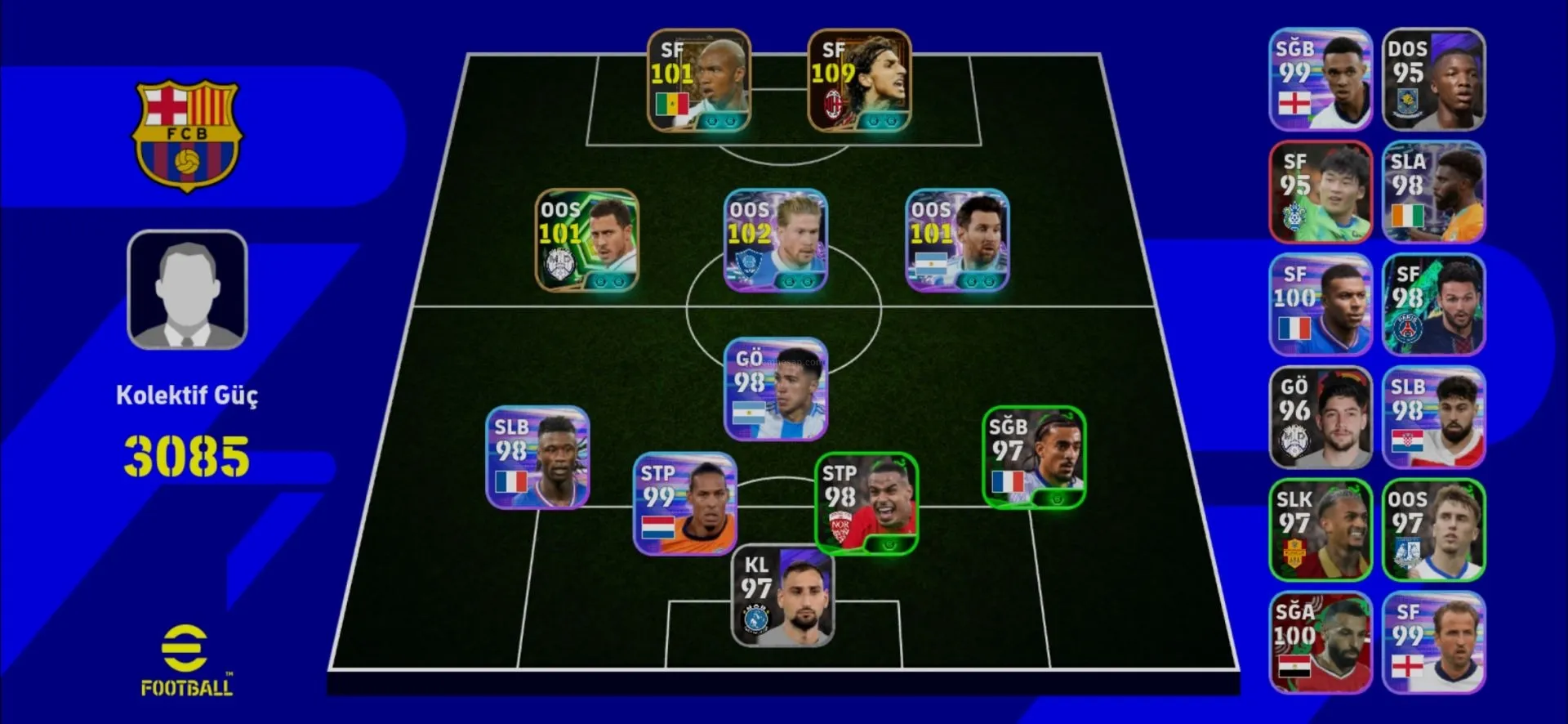Screen dimensions: 1568x724
Task: Choose the SLB 98 card on the pitch
Action: pos(537,458)
